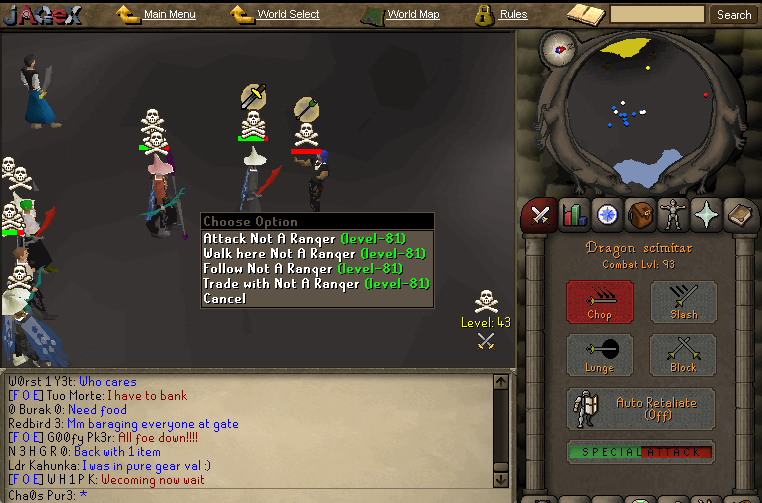Click the Search button
Screen dimensions: 762x503
tap(734, 15)
